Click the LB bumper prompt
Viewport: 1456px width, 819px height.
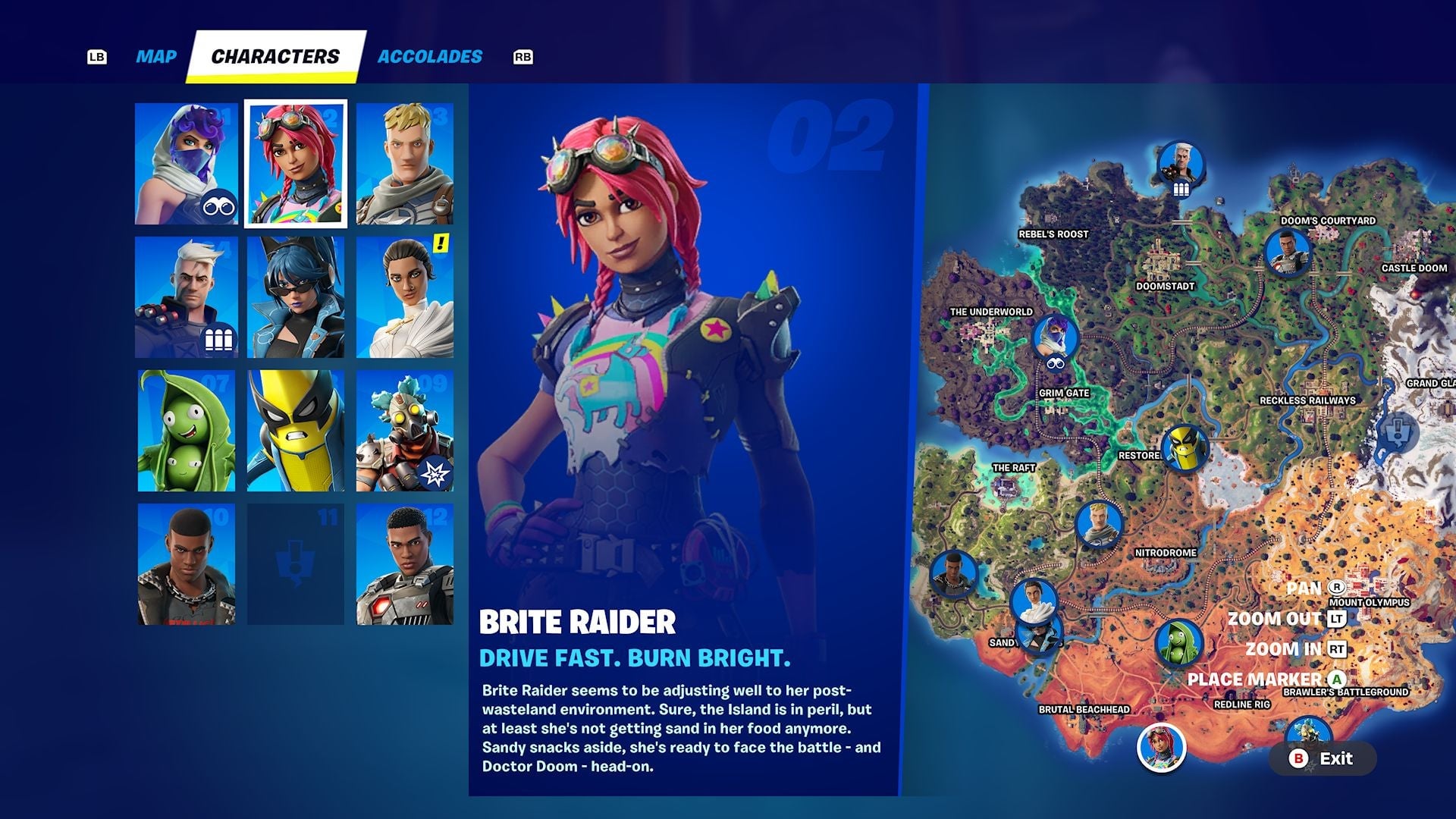tap(96, 55)
